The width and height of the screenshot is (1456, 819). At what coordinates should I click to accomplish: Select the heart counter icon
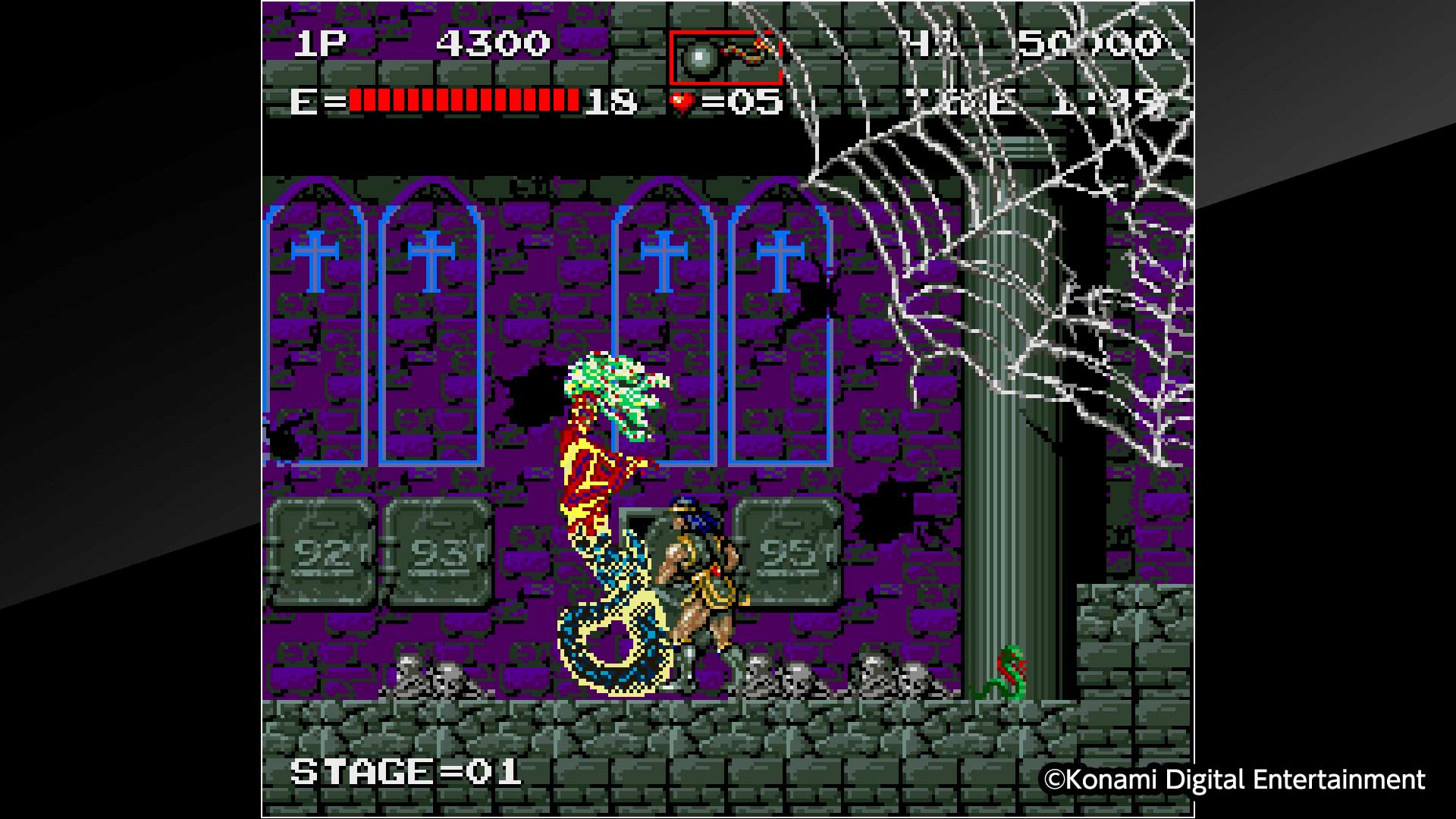coord(681,101)
